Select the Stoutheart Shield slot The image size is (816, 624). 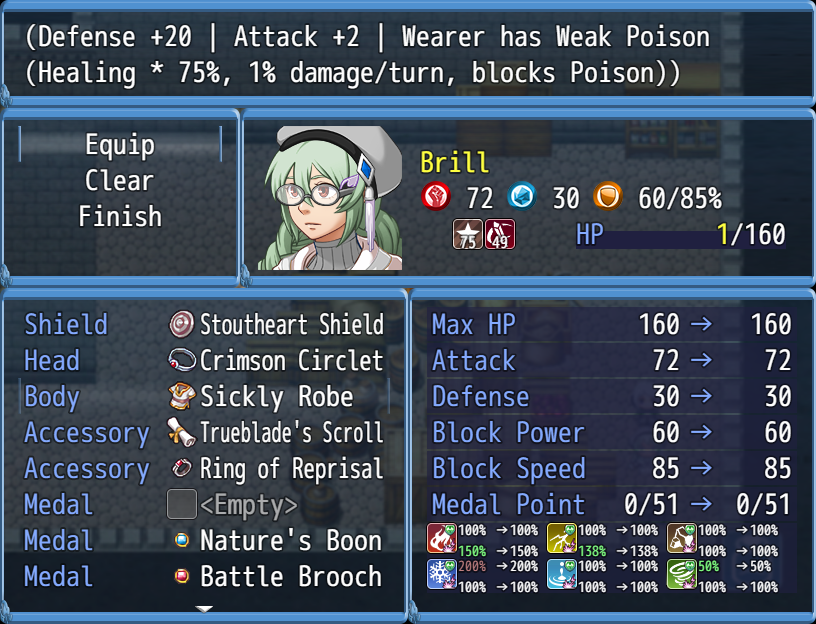pyautogui.click(x=276, y=325)
